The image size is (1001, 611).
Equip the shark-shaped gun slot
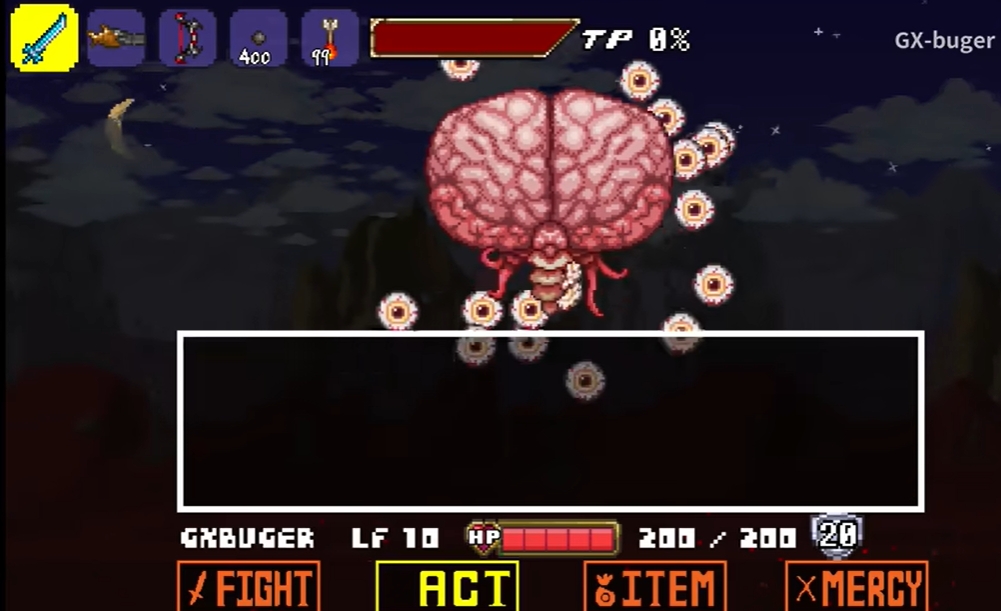pyautogui.click(x=115, y=38)
